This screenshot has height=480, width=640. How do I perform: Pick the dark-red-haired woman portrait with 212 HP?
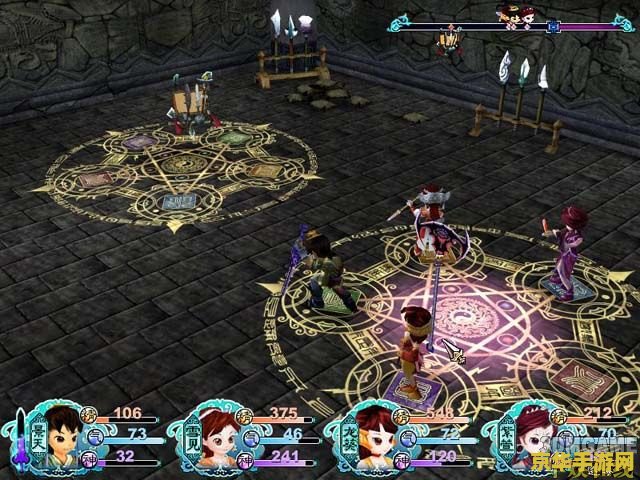(x=527, y=436)
